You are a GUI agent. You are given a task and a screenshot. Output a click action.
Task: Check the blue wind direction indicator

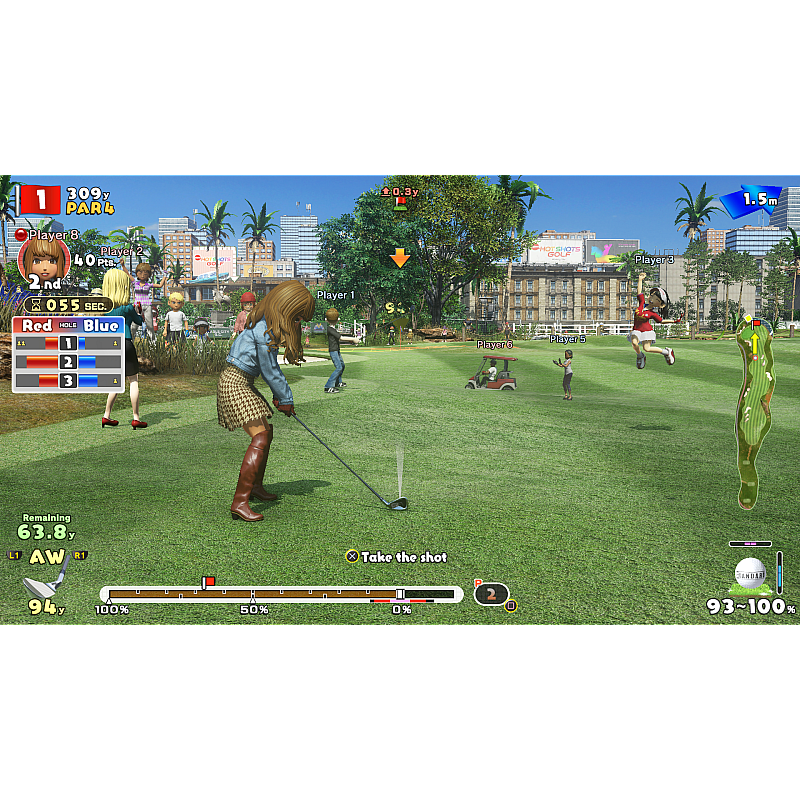[x=750, y=200]
